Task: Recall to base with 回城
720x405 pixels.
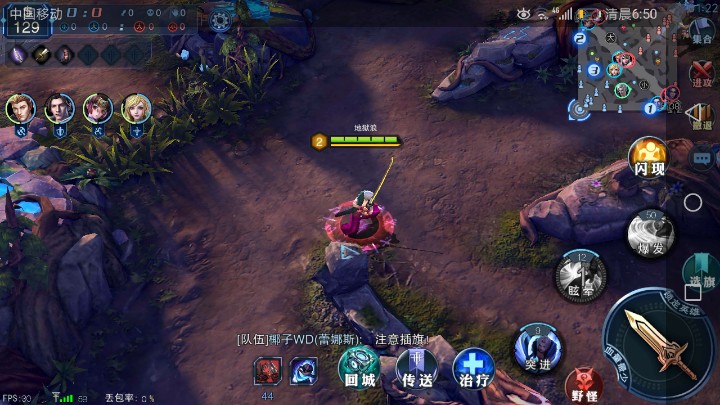Action: (x=359, y=367)
